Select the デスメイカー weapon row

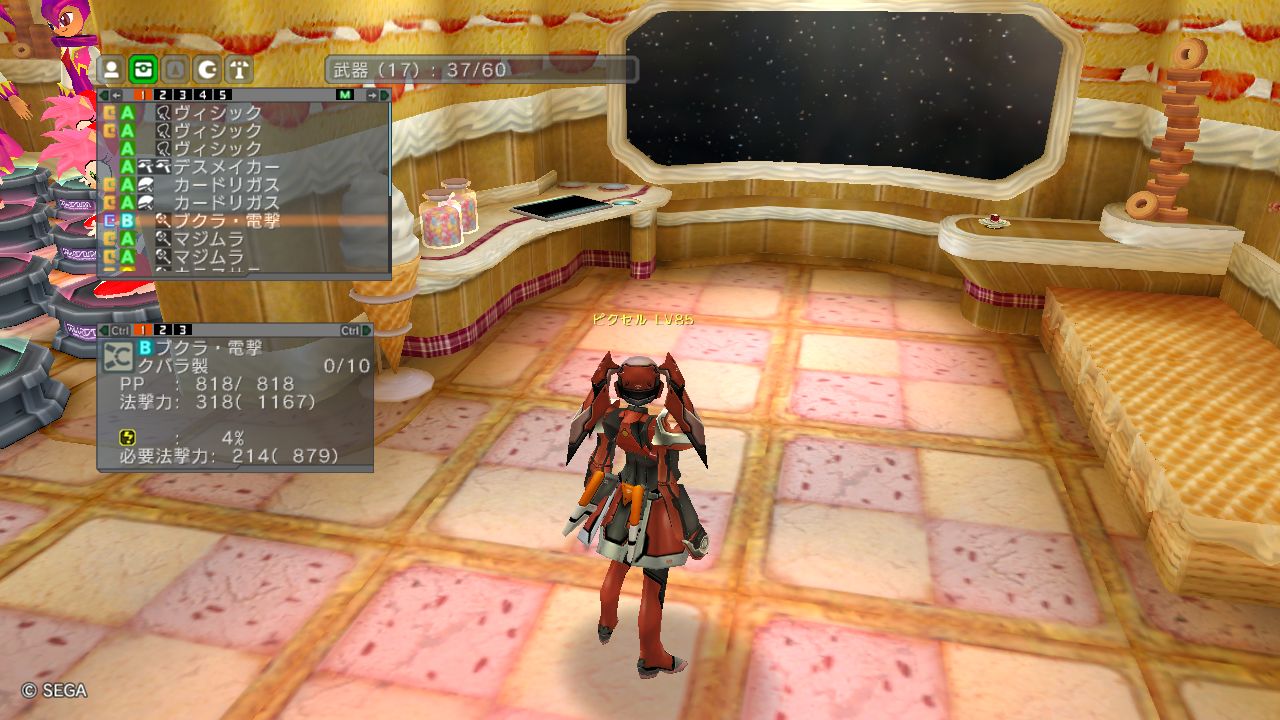[226, 167]
